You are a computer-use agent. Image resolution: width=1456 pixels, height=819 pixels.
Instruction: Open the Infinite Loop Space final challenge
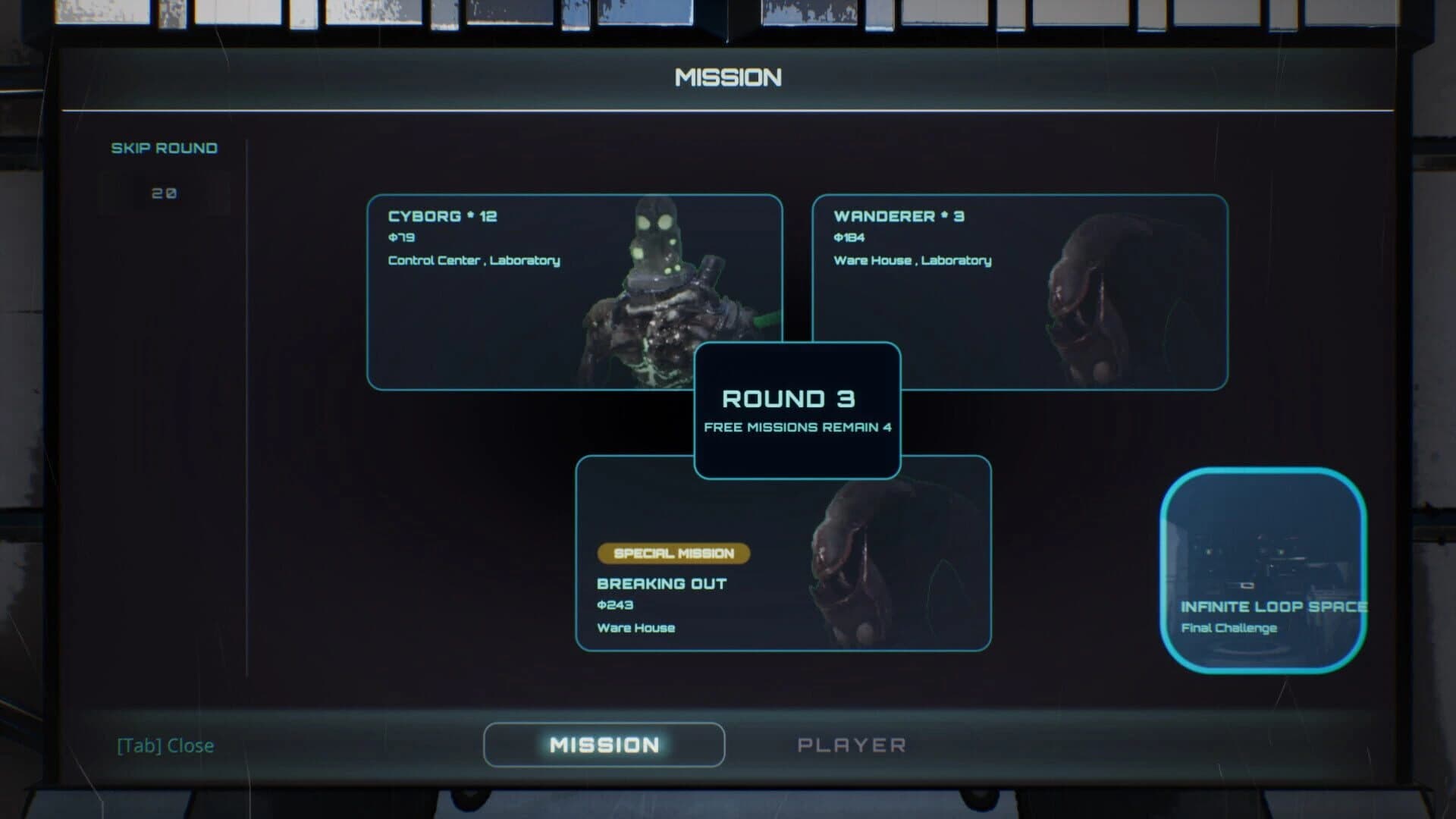pos(1266,569)
